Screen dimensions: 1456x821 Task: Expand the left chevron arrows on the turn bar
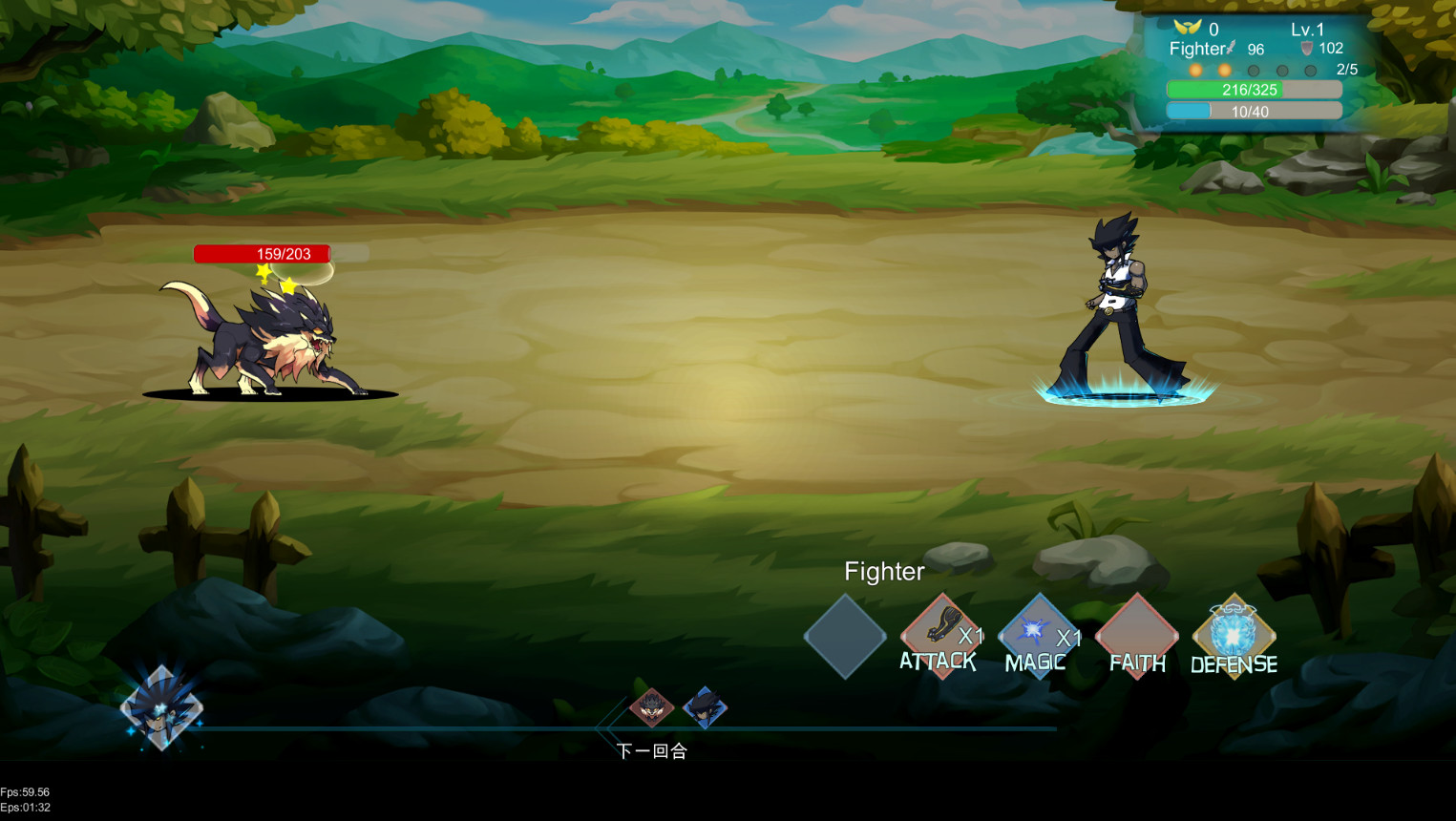click(x=607, y=728)
